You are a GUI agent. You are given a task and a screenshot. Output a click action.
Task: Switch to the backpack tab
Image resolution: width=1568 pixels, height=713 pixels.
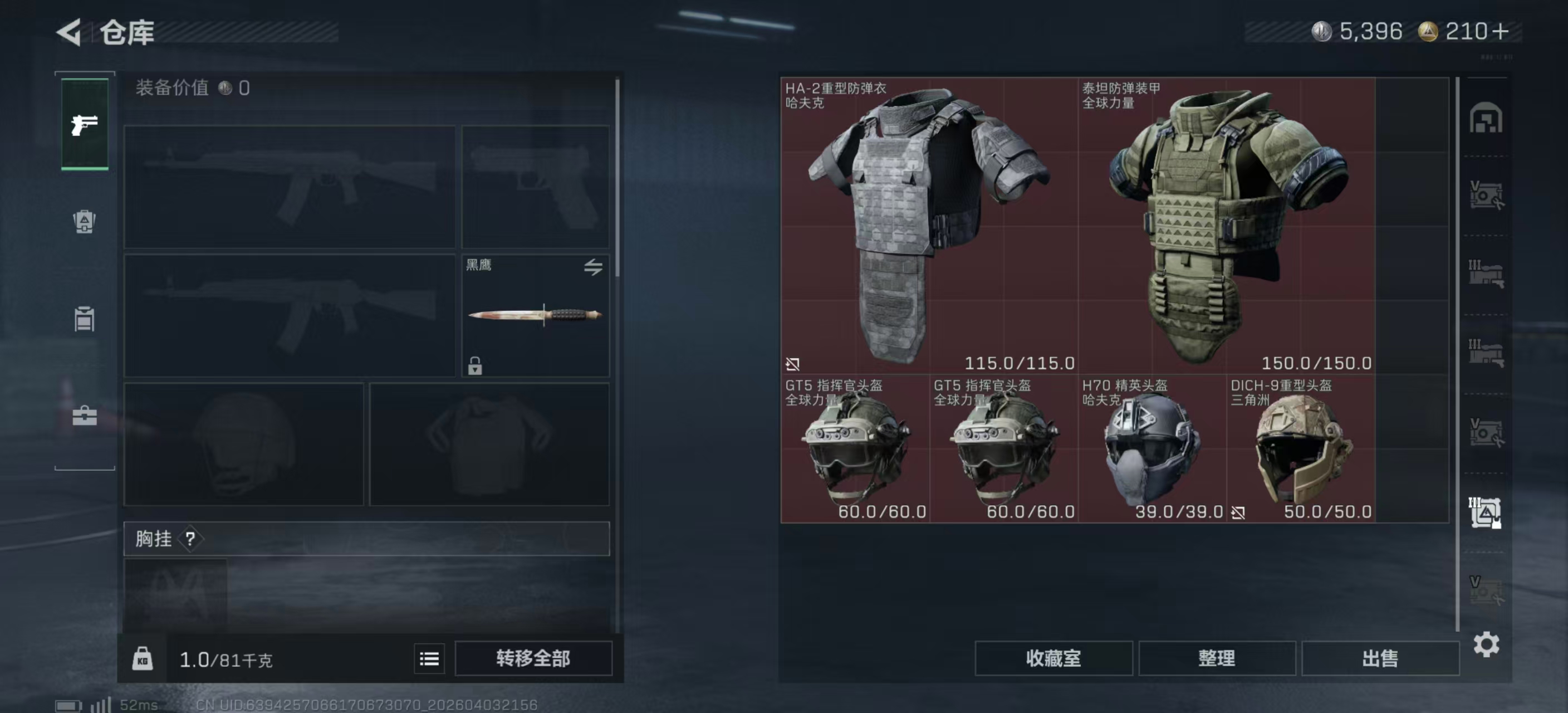tap(85, 222)
